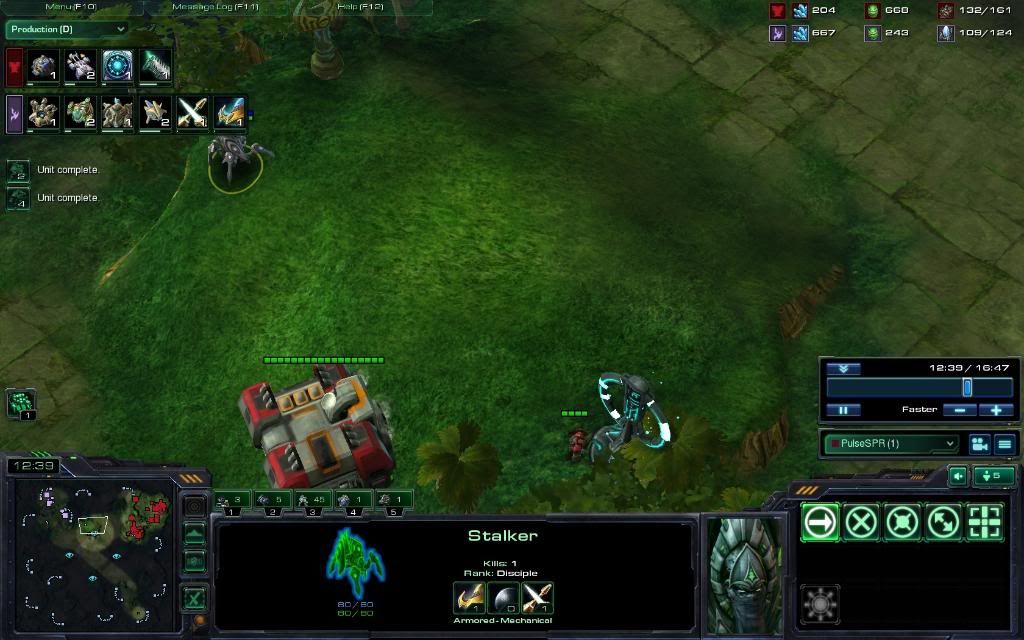The width and height of the screenshot is (1024, 640).
Task: Click the Stalker unit portrait
Action: (x=745, y=574)
